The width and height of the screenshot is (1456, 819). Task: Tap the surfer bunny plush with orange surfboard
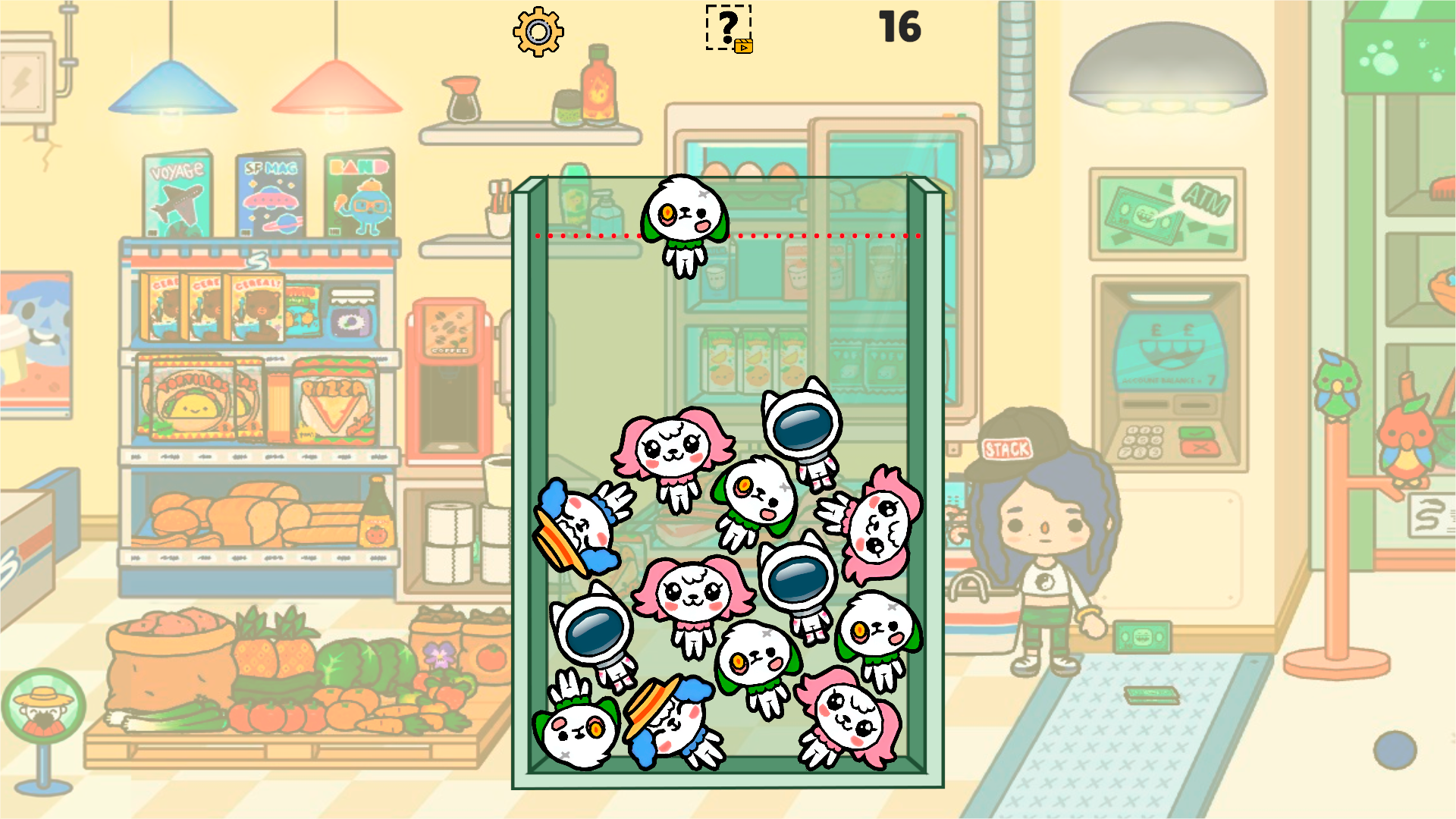click(580, 523)
